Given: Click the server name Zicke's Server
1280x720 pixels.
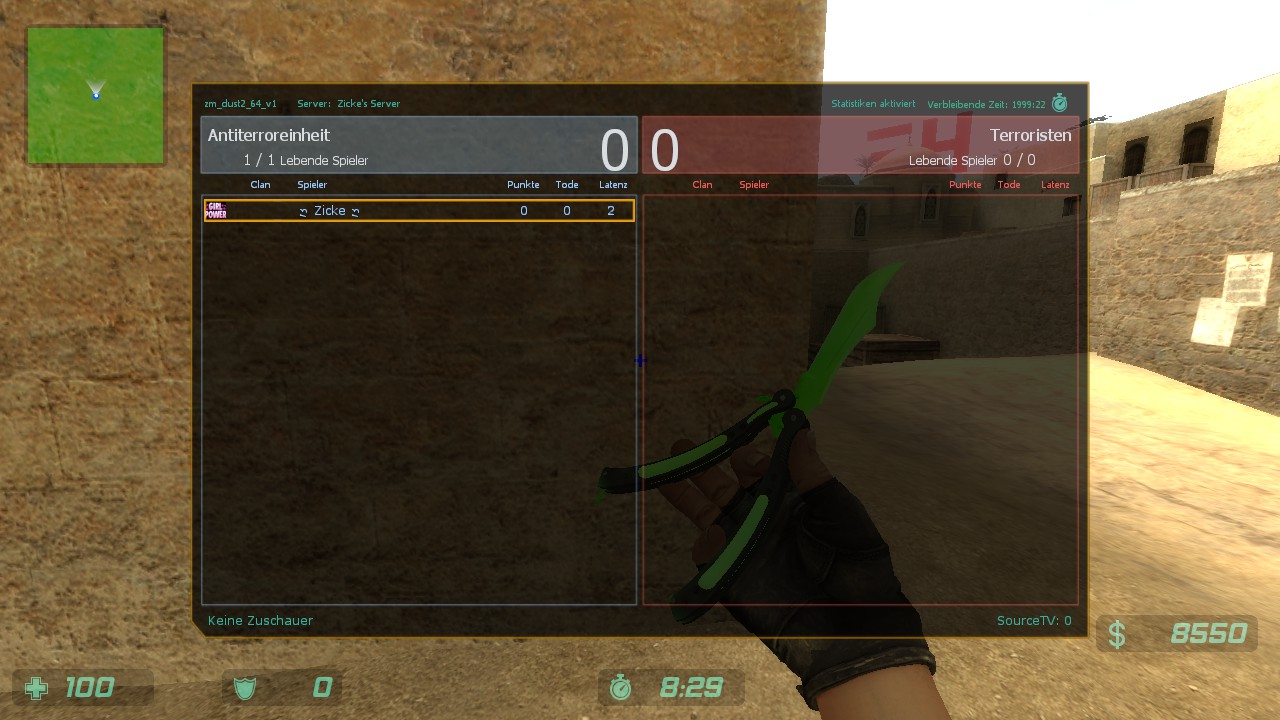Looking at the screenshot, I should pyautogui.click(x=367, y=103).
